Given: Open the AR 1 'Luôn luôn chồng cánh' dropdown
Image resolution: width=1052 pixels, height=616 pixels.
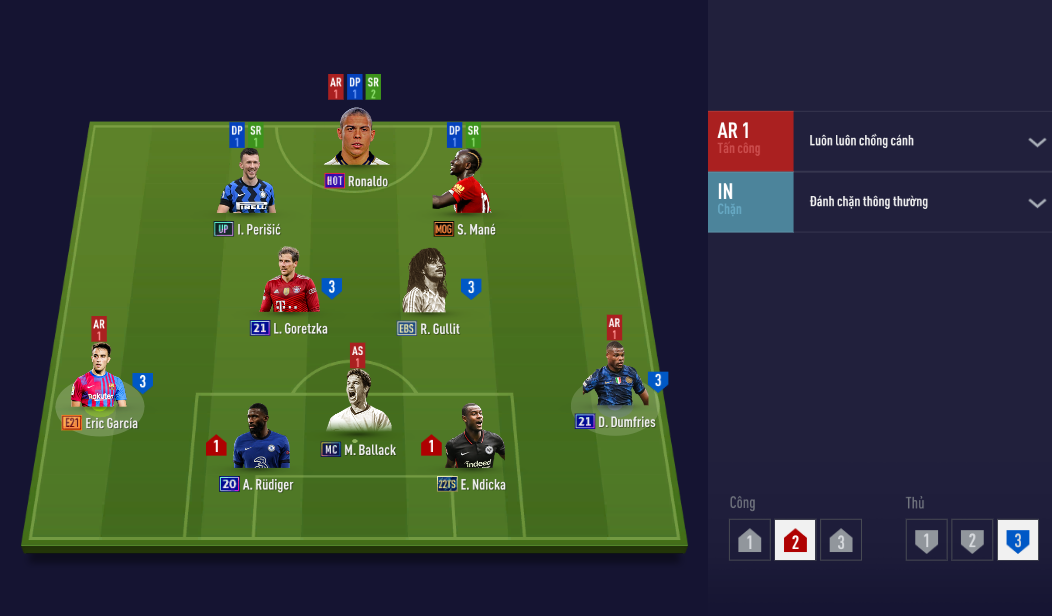Looking at the screenshot, I should pyautogui.click(x=1036, y=142).
